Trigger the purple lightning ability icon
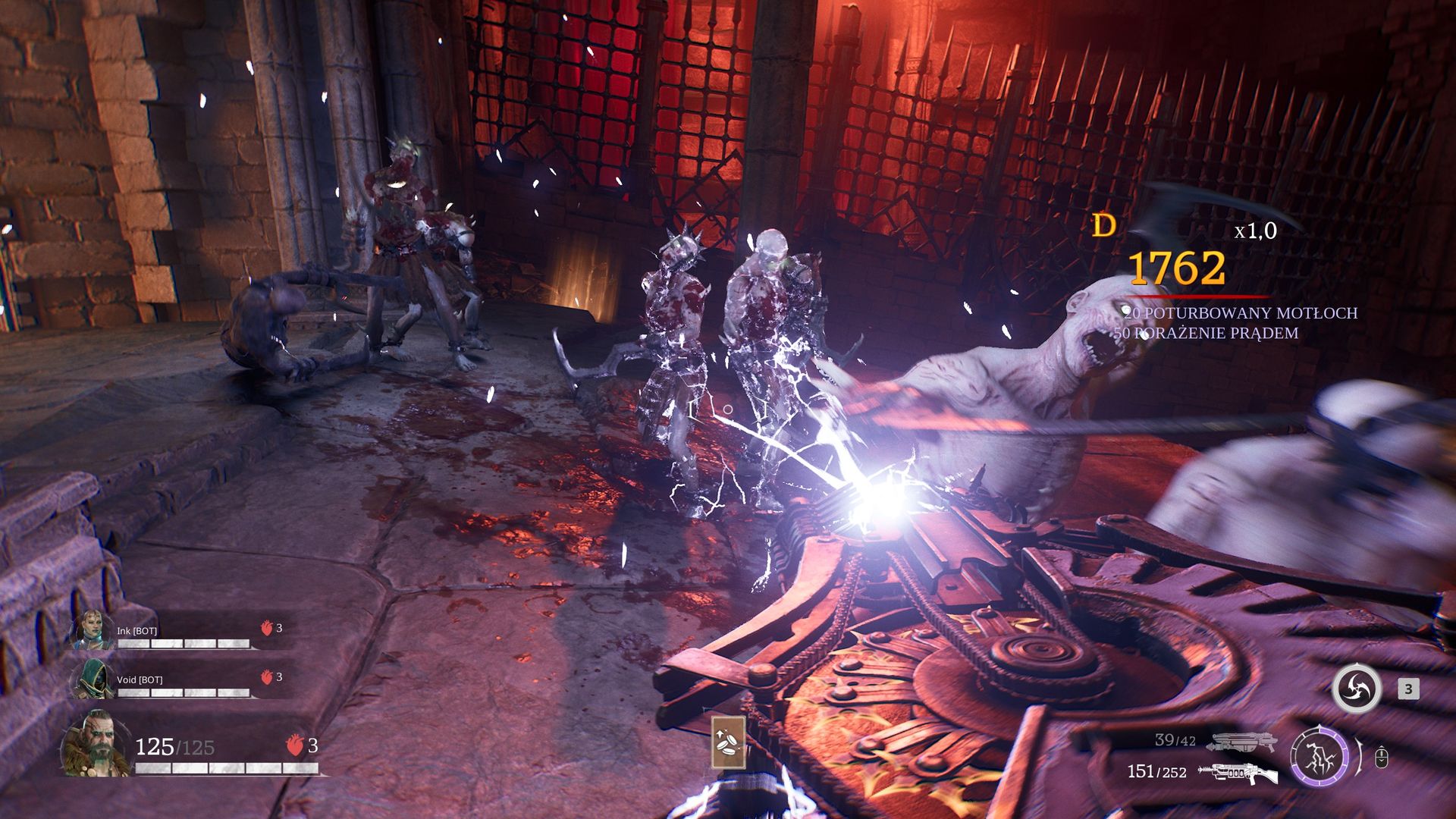 point(1319,755)
